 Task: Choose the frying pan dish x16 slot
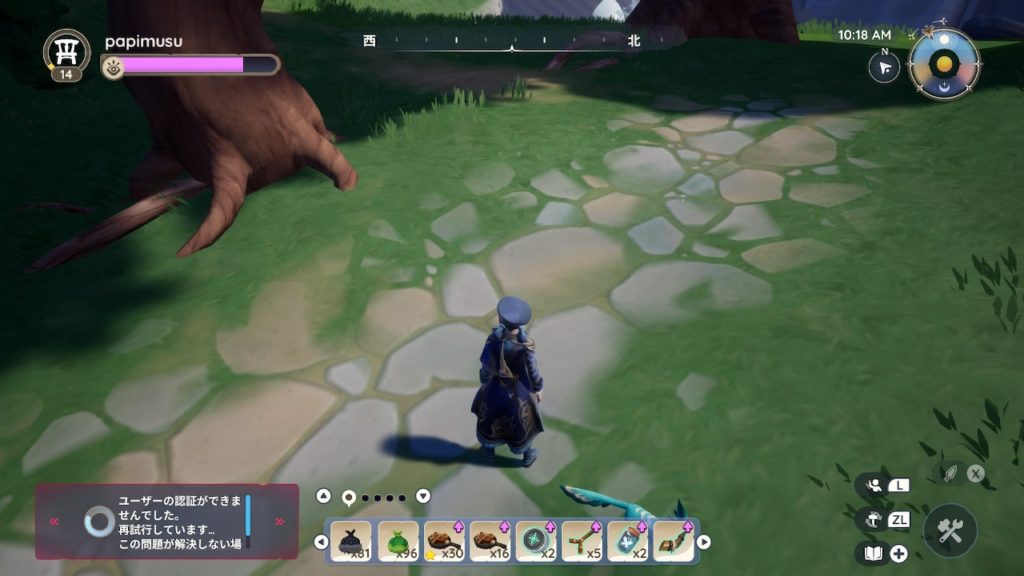[x=489, y=541]
